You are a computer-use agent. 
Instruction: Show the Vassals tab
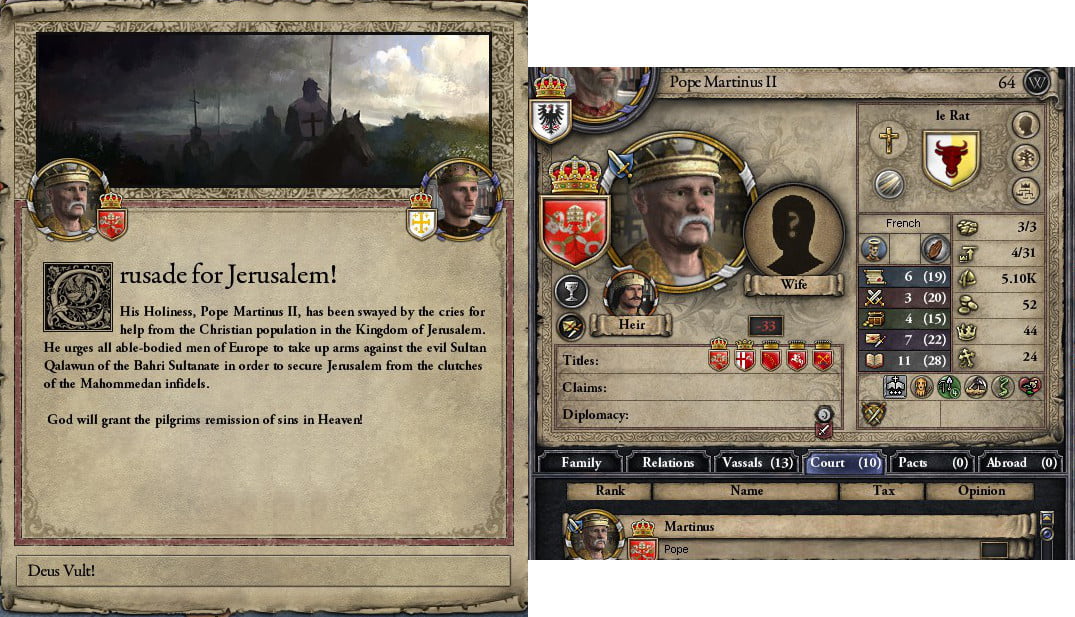(x=755, y=462)
